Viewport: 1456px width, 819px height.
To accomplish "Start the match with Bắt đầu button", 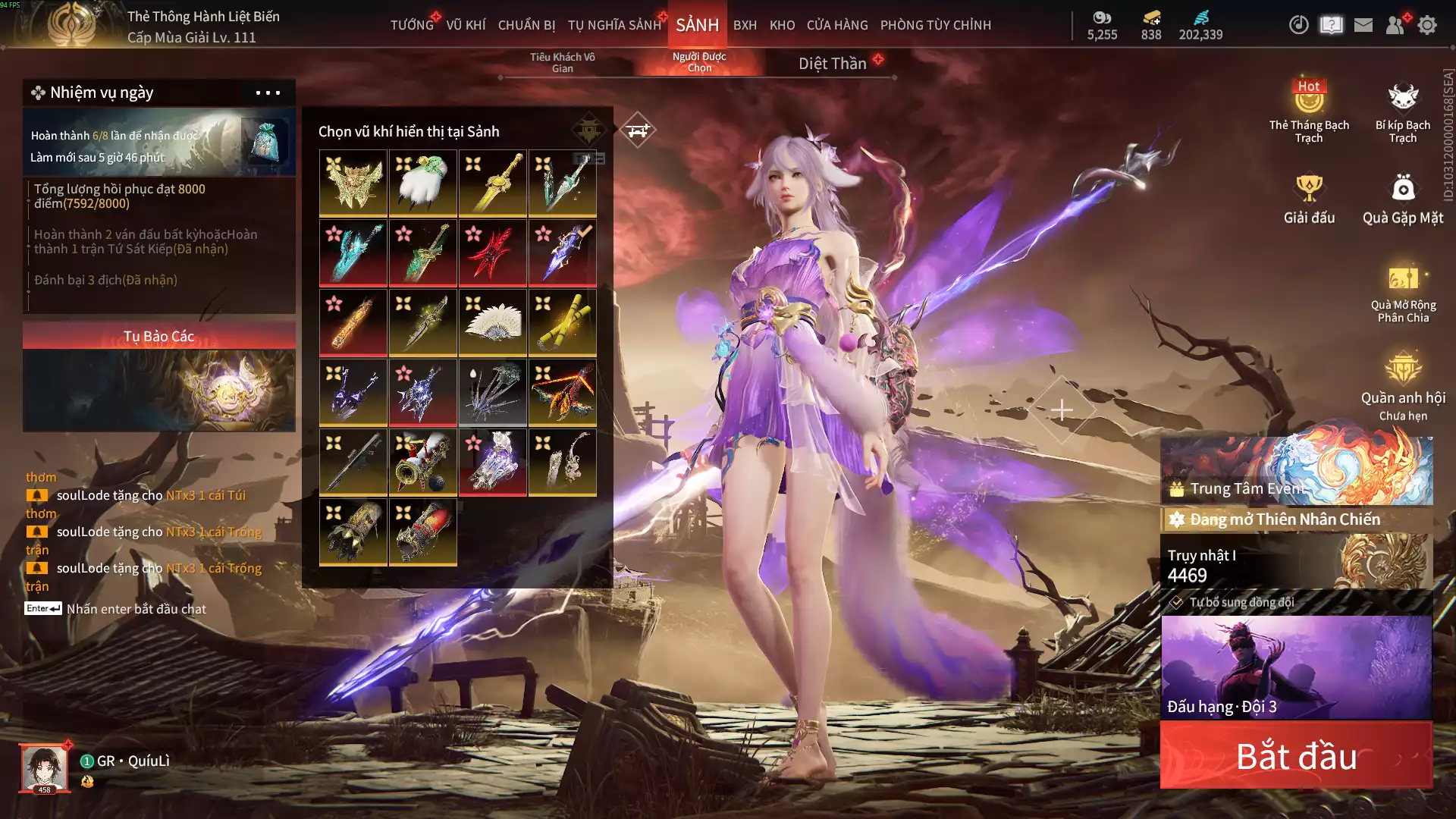I will [x=1296, y=756].
